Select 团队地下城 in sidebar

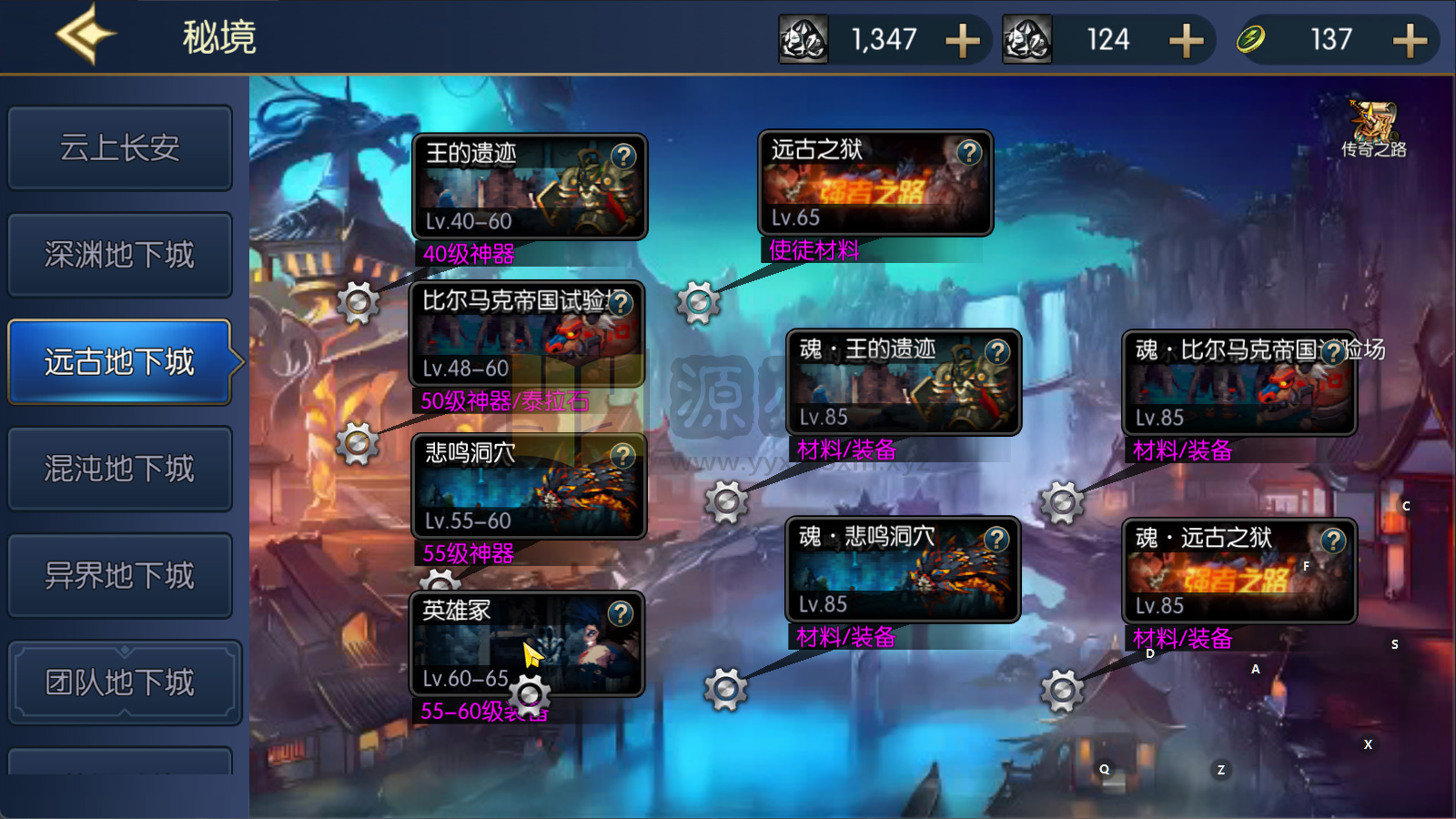(x=119, y=682)
